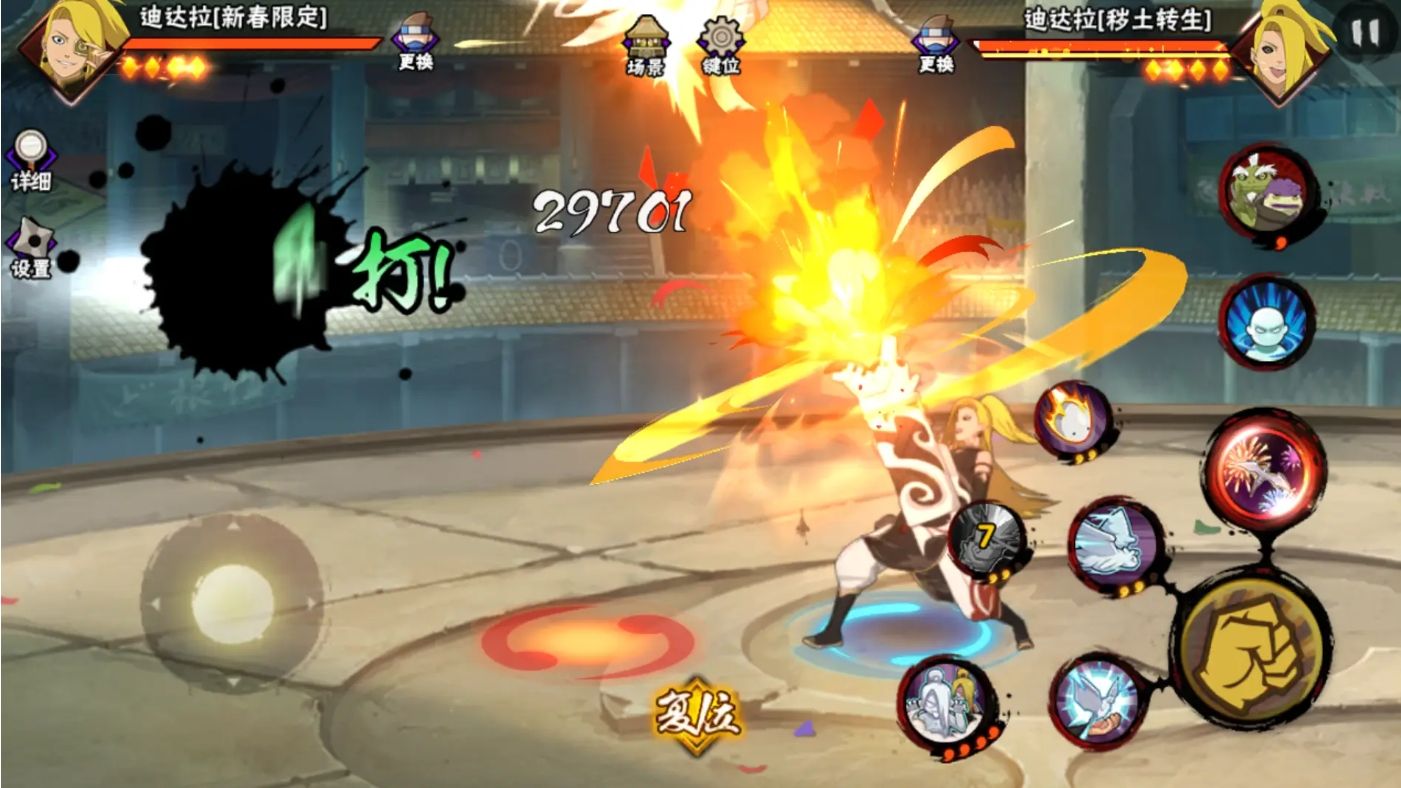1401x788 pixels.
Task: Use the flaming clay bomb skill
Action: tap(1072, 420)
